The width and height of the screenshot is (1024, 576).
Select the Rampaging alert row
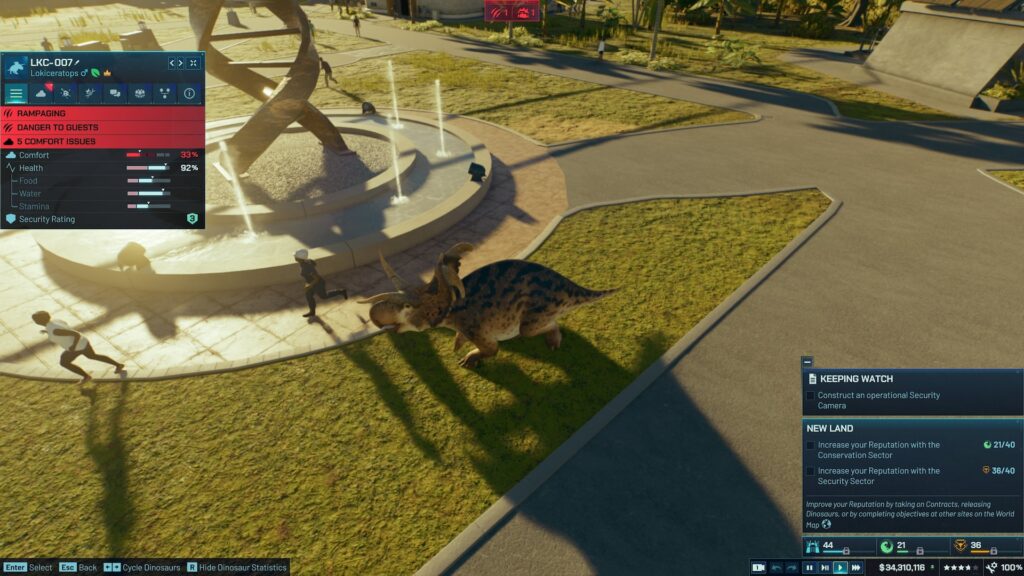[102, 114]
